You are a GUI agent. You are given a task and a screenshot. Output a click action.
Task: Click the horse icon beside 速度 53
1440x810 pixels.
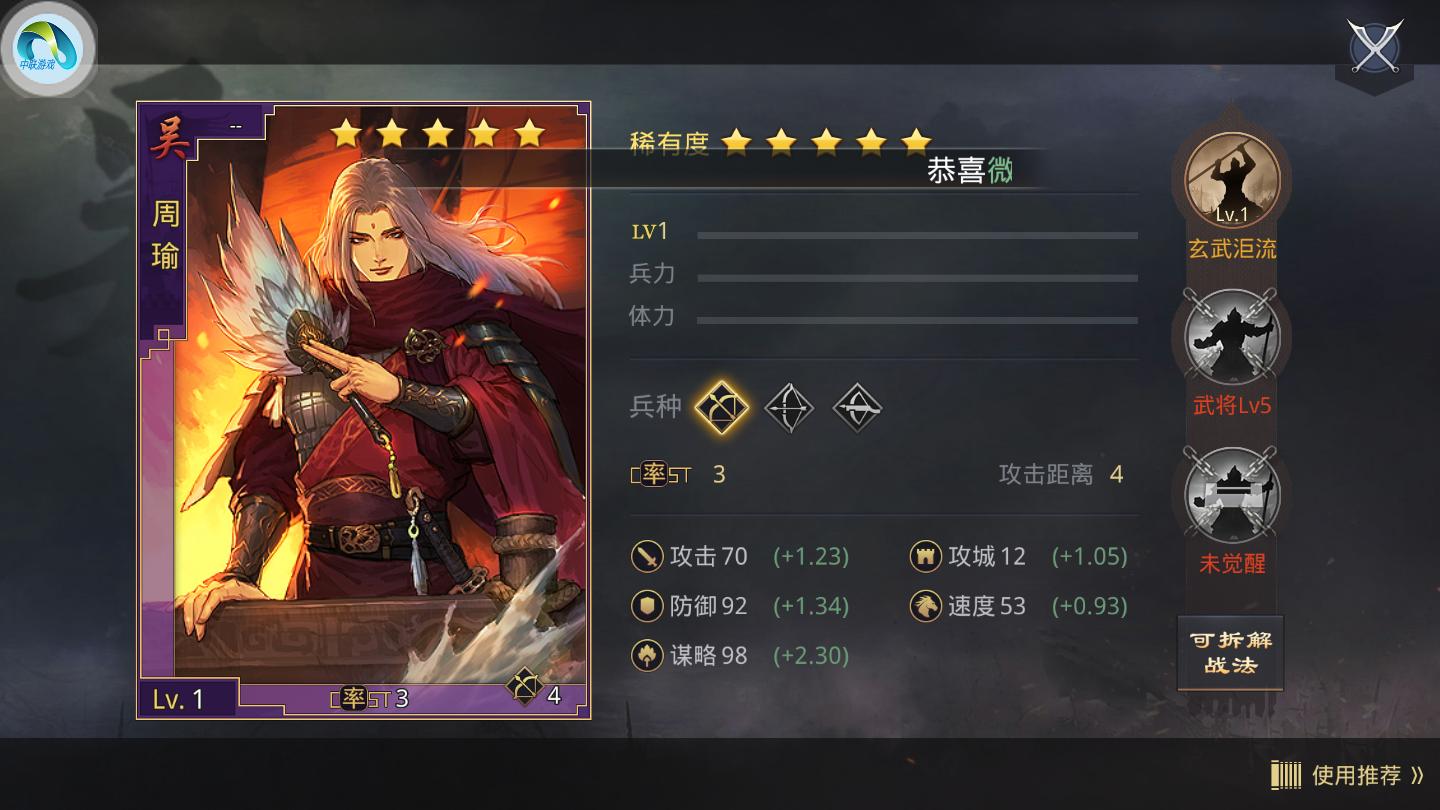(x=925, y=607)
